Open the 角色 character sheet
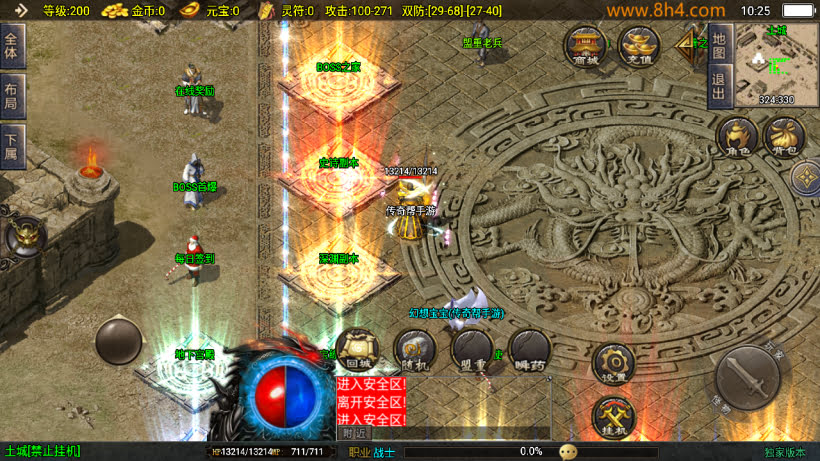 [738, 138]
